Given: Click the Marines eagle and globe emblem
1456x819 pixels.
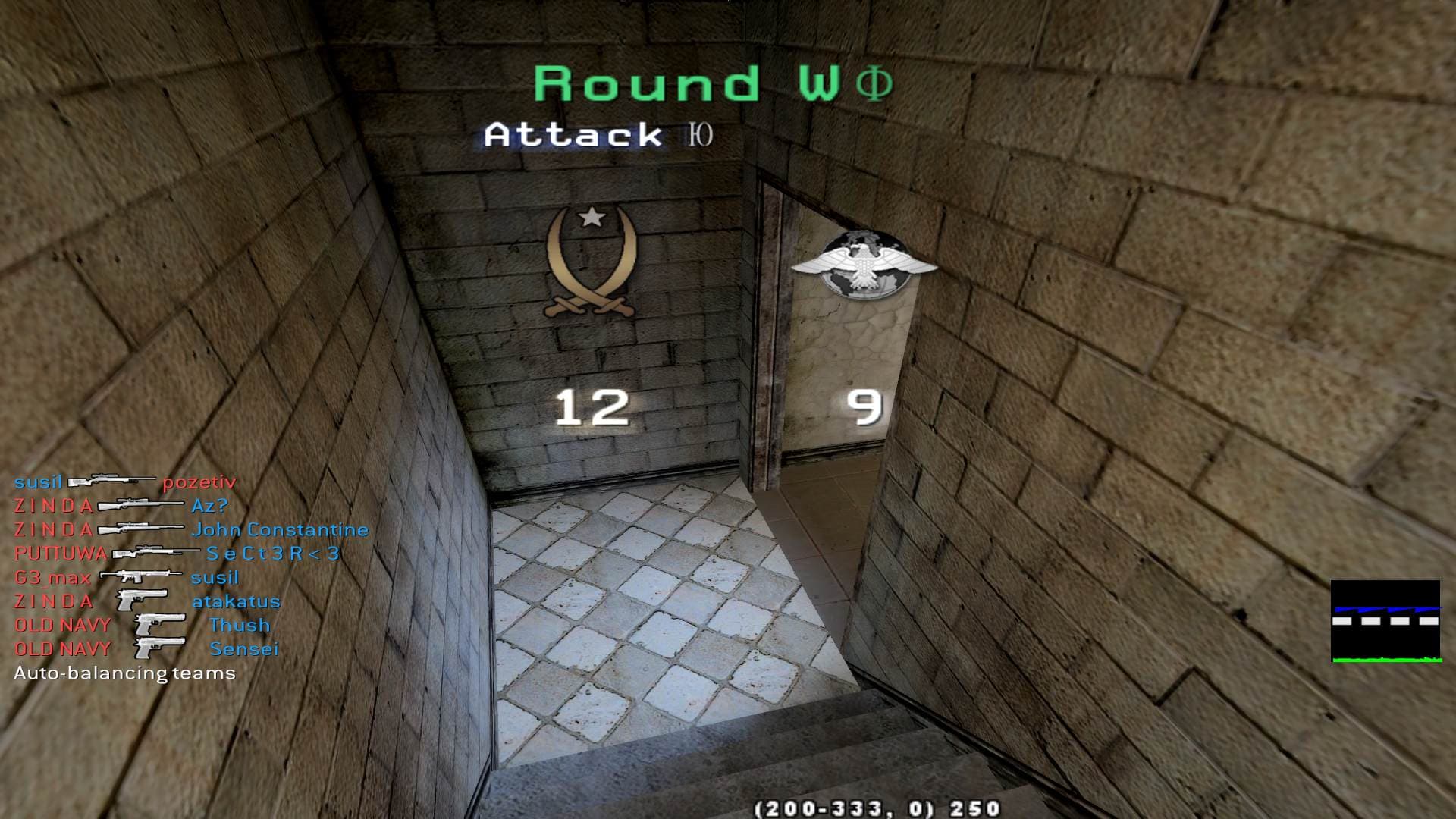Looking at the screenshot, I should 864,262.
